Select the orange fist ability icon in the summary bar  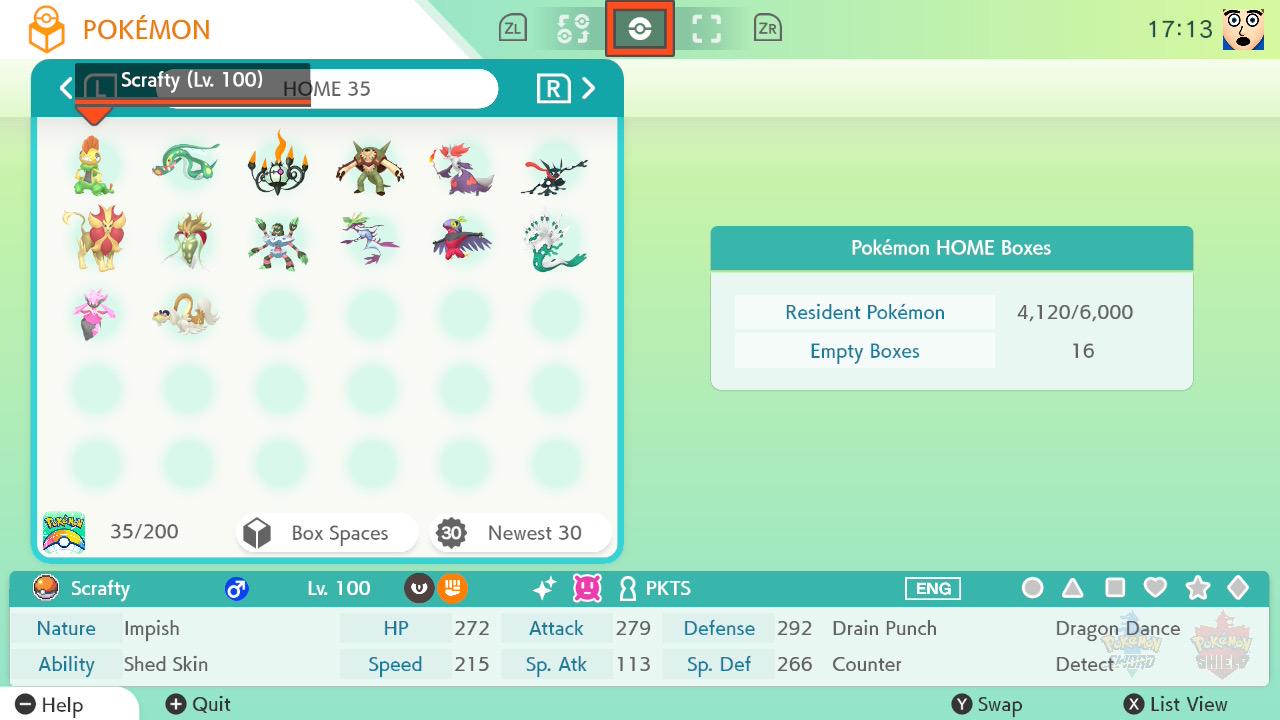(x=452, y=589)
